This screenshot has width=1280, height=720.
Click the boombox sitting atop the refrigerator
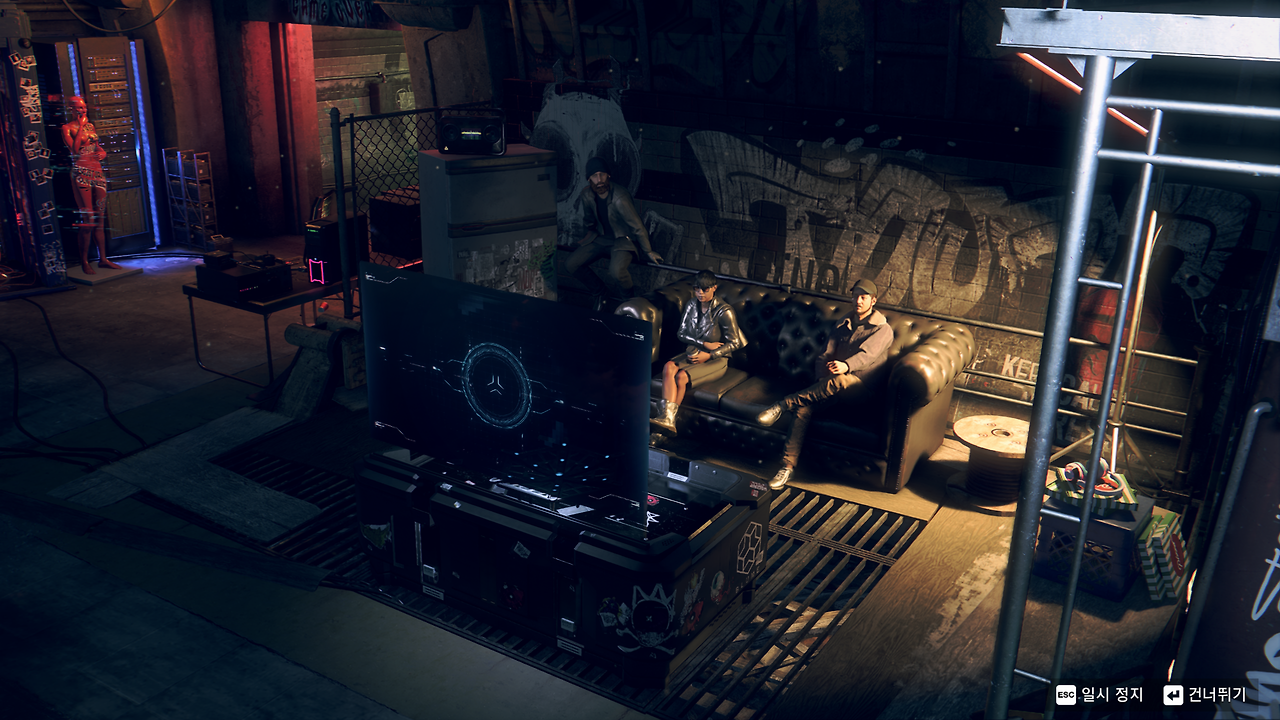472,136
